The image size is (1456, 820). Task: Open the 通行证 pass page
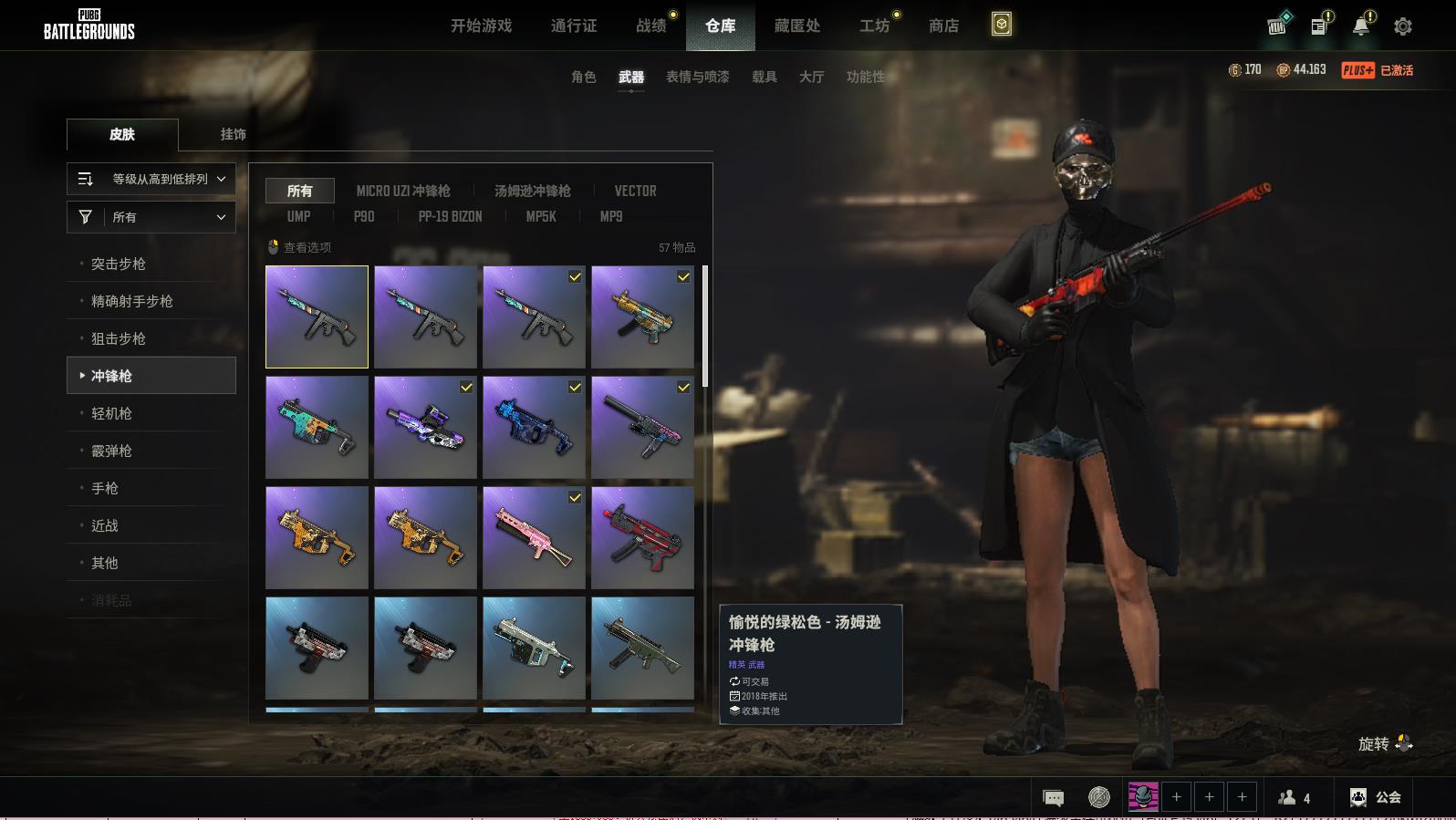coord(574,26)
